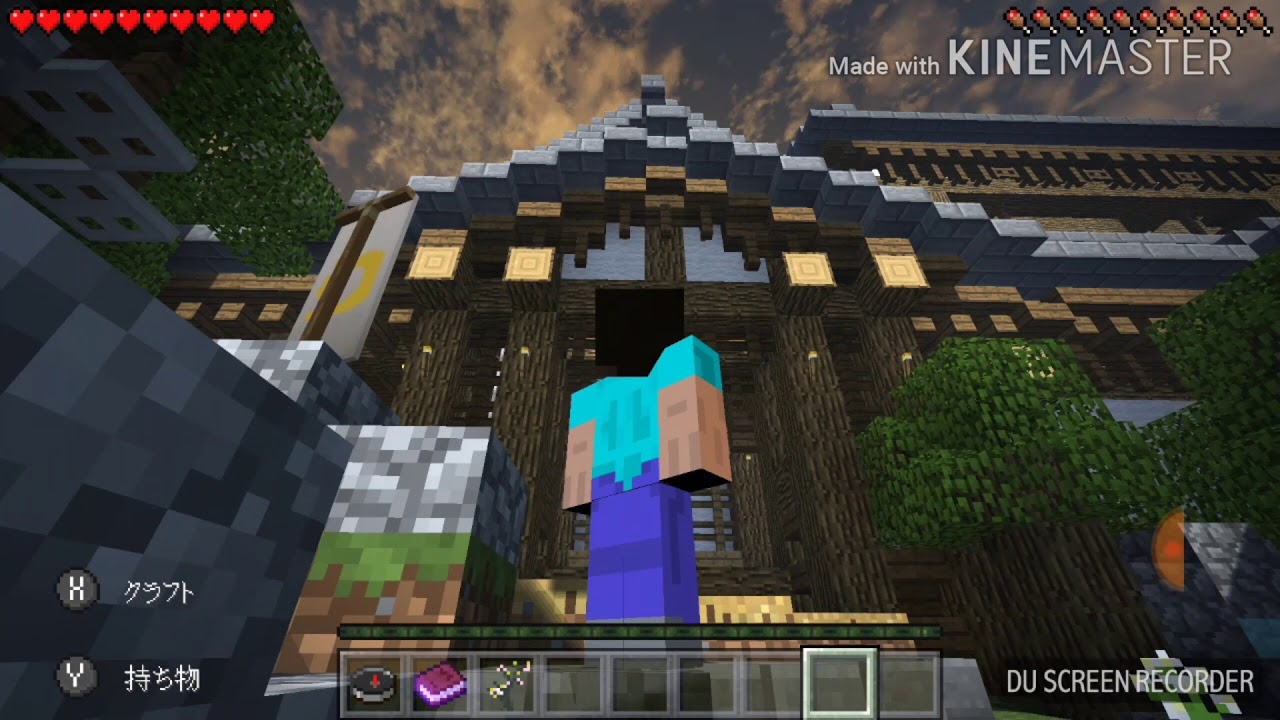1280x720 pixels.
Task: Click the currently highlighted empty hotbar slot
Action: pos(838,684)
